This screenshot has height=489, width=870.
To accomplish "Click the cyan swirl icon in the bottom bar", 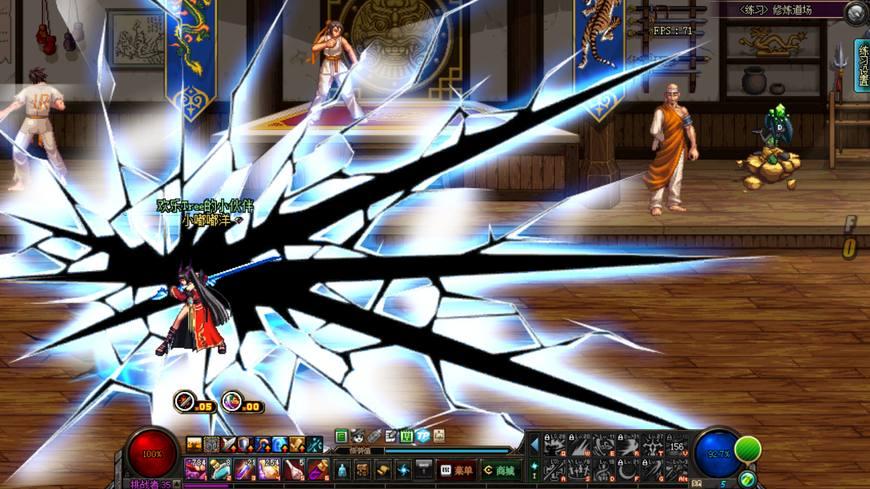I will click(403, 469).
